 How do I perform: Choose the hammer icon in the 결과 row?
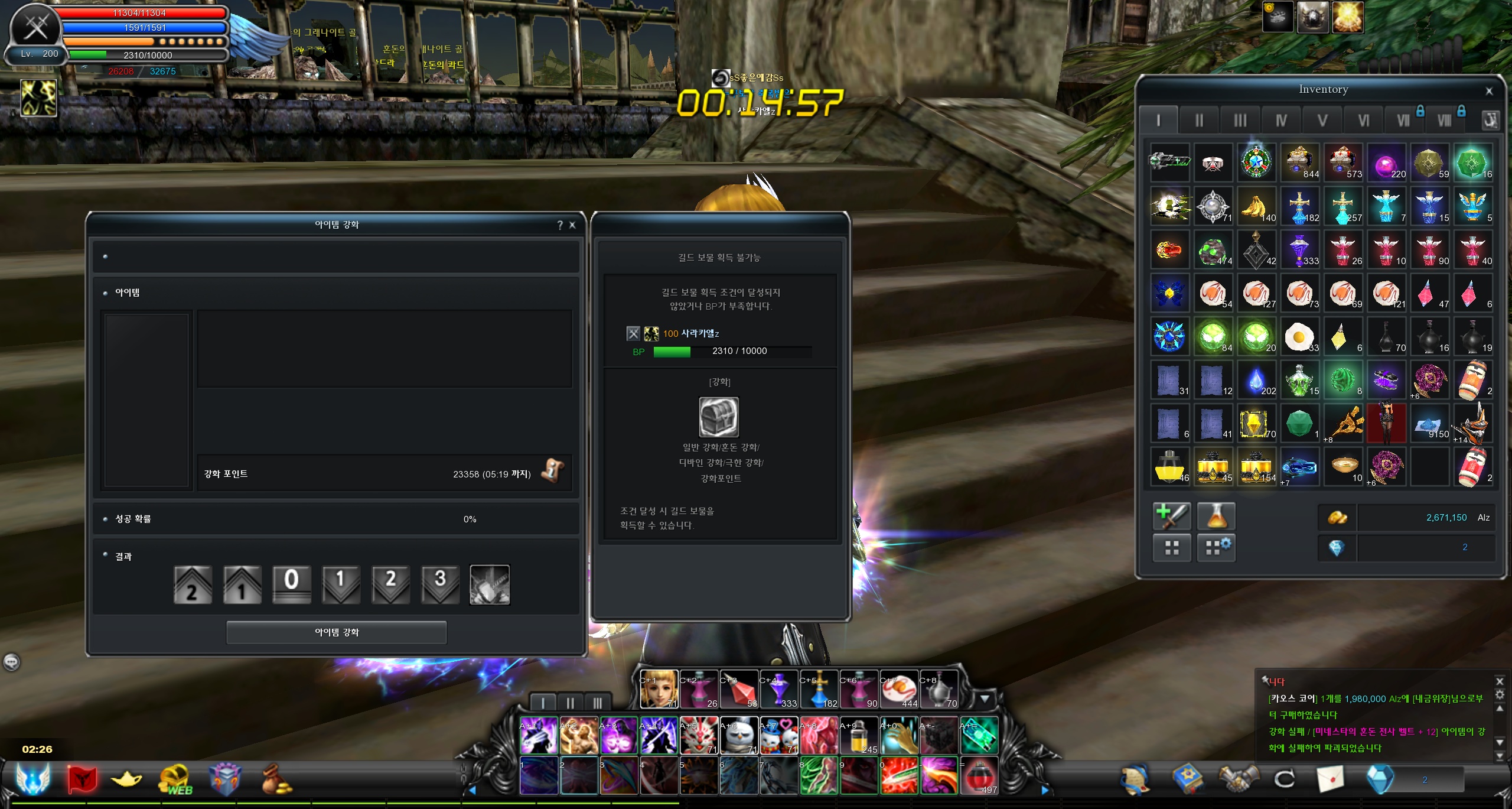click(x=490, y=584)
